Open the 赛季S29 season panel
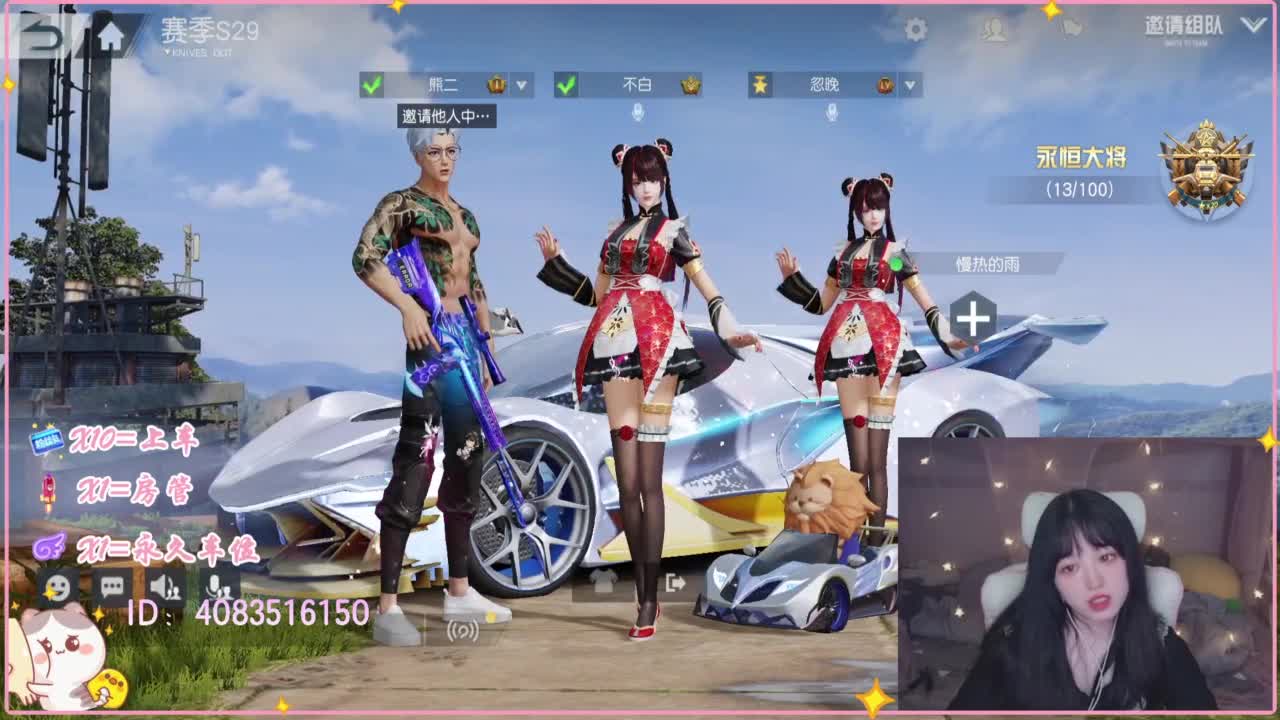Image resolution: width=1280 pixels, height=720 pixels. (210, 29)
